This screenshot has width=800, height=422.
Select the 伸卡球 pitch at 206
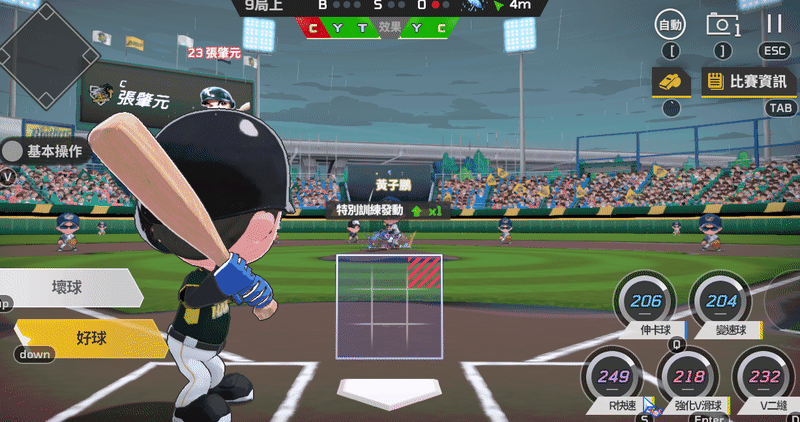645,301
